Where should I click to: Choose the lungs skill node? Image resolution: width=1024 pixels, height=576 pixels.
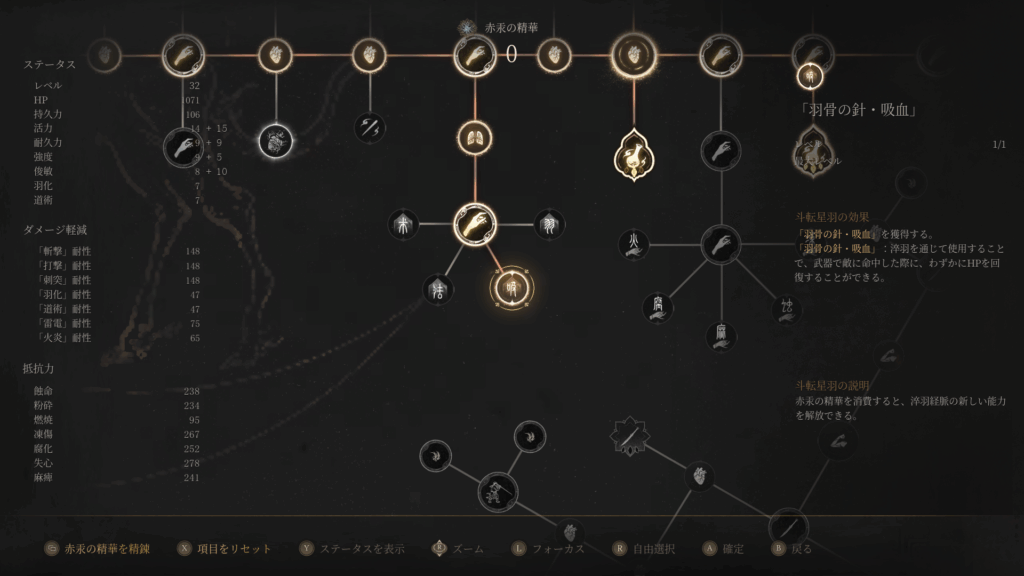[x=475, y=138]
